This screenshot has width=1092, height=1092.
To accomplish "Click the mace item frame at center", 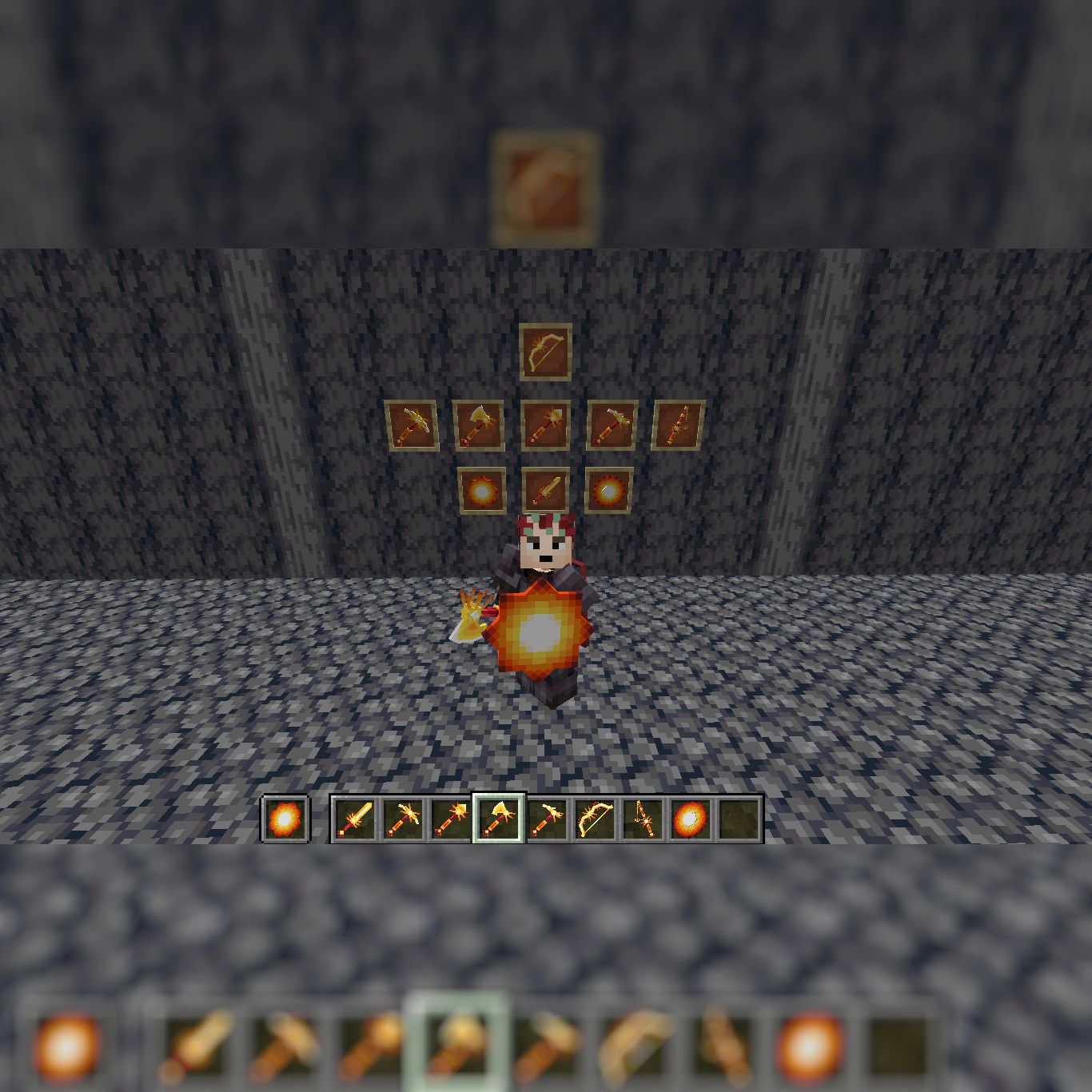I will (545, 424).
